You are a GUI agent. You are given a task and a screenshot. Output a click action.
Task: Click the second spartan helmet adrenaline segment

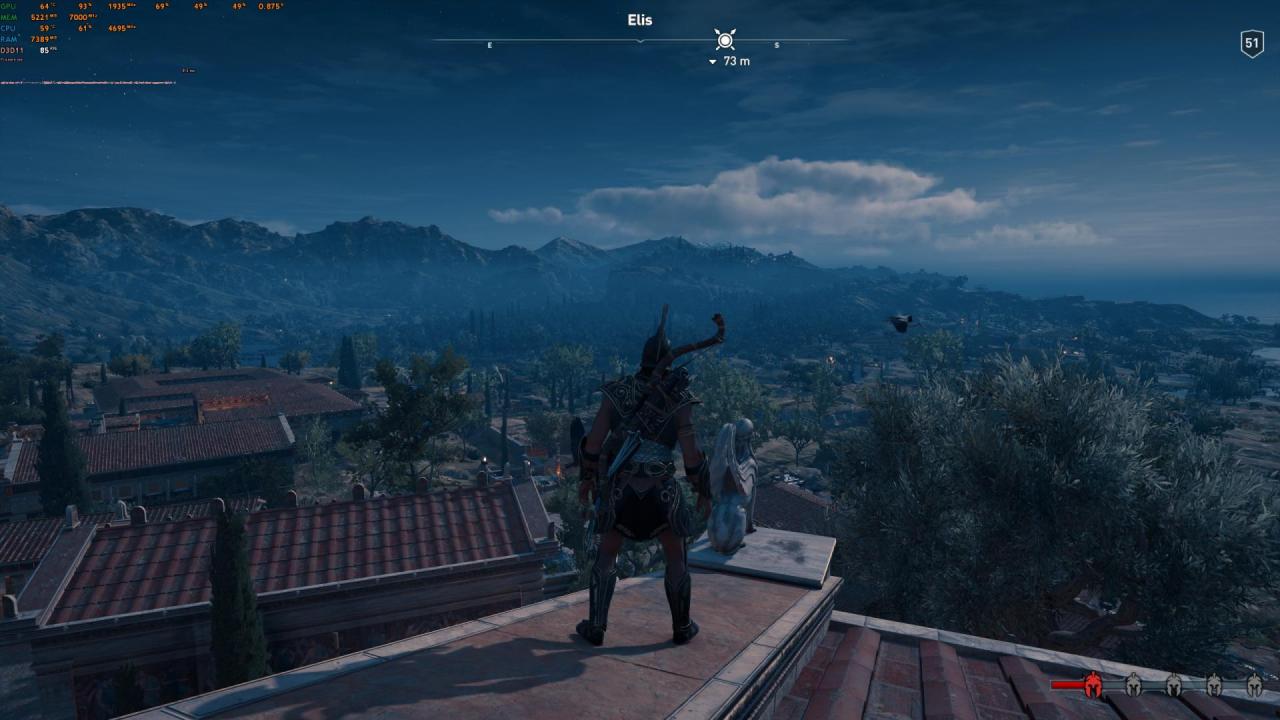(1133, 685)
